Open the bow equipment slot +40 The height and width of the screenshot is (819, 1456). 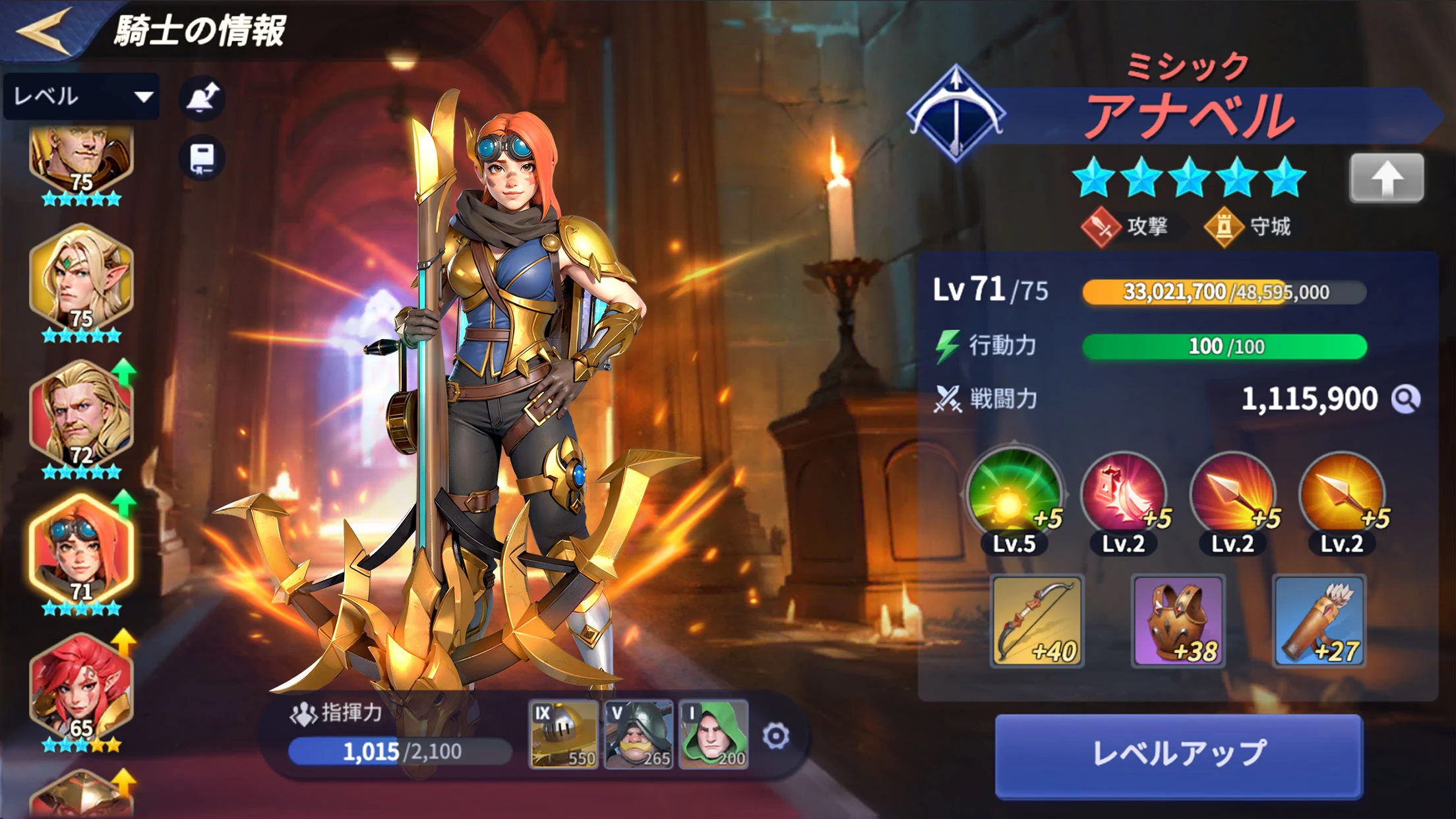point(1037,621)
